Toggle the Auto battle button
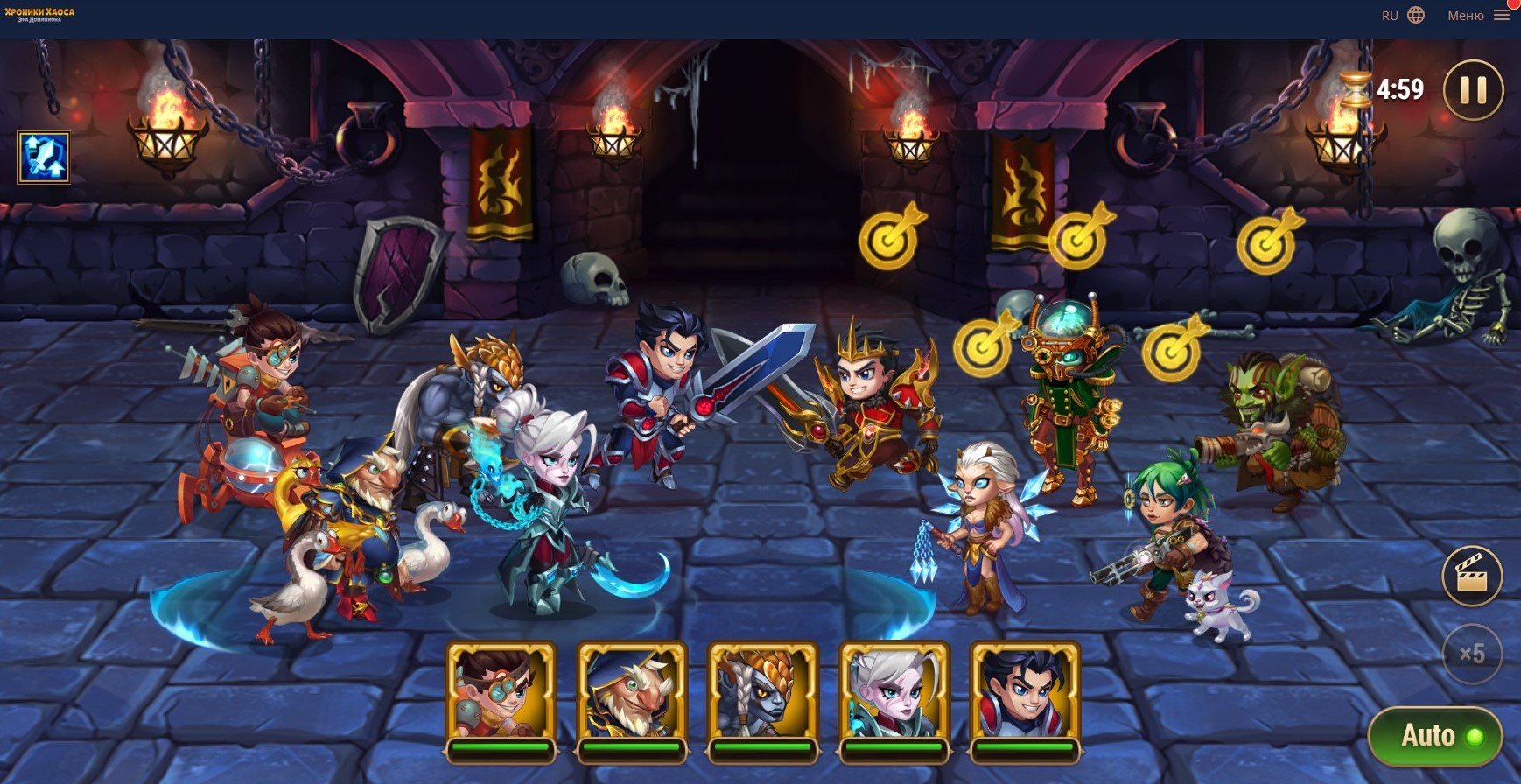 (1435, 736)
